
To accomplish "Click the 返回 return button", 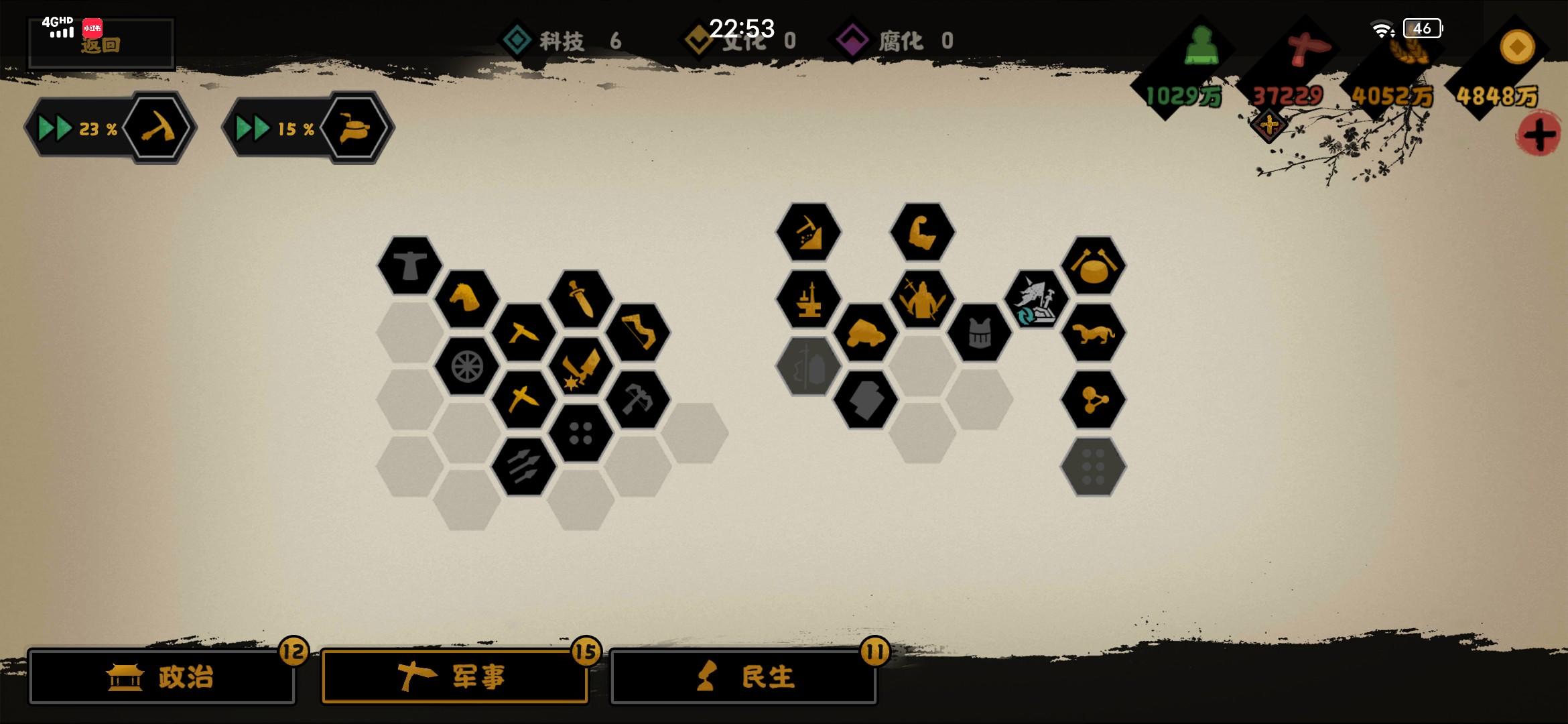I will (x=101, y=46).
